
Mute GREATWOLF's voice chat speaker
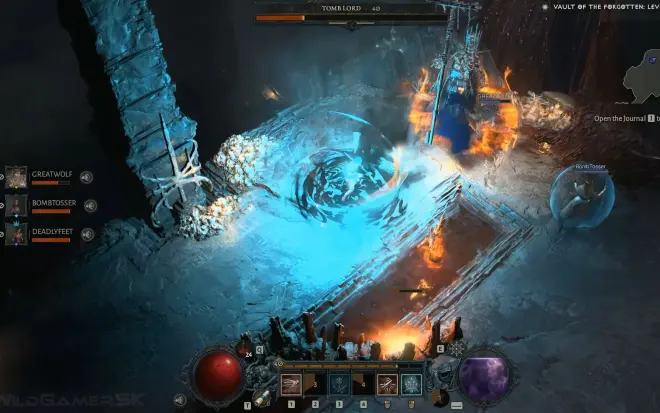pyautogui.click(x=88, y=178)
